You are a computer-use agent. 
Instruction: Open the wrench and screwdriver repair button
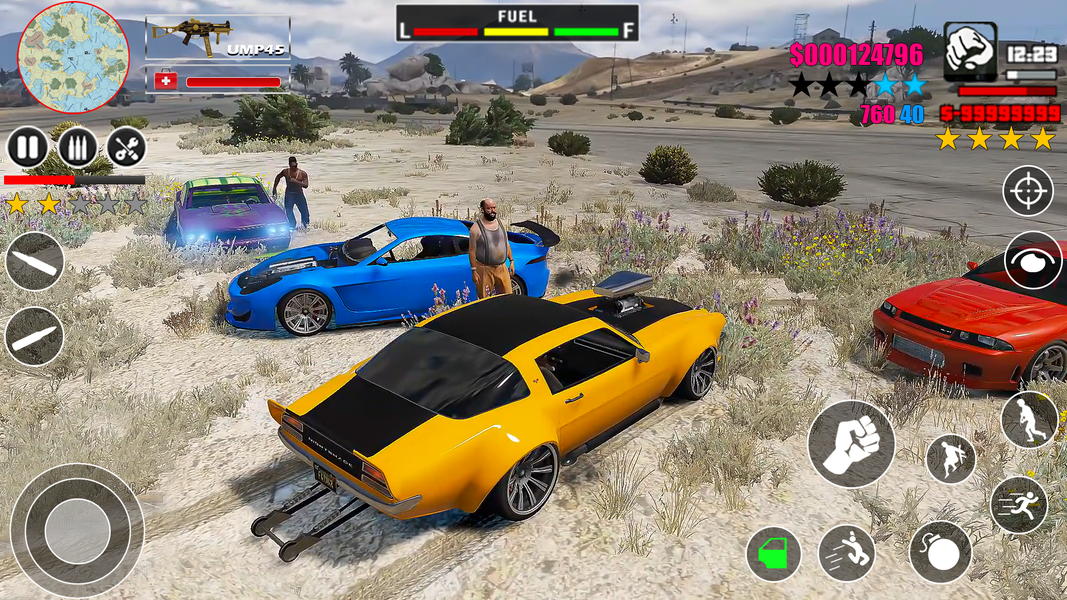[126, 148]
